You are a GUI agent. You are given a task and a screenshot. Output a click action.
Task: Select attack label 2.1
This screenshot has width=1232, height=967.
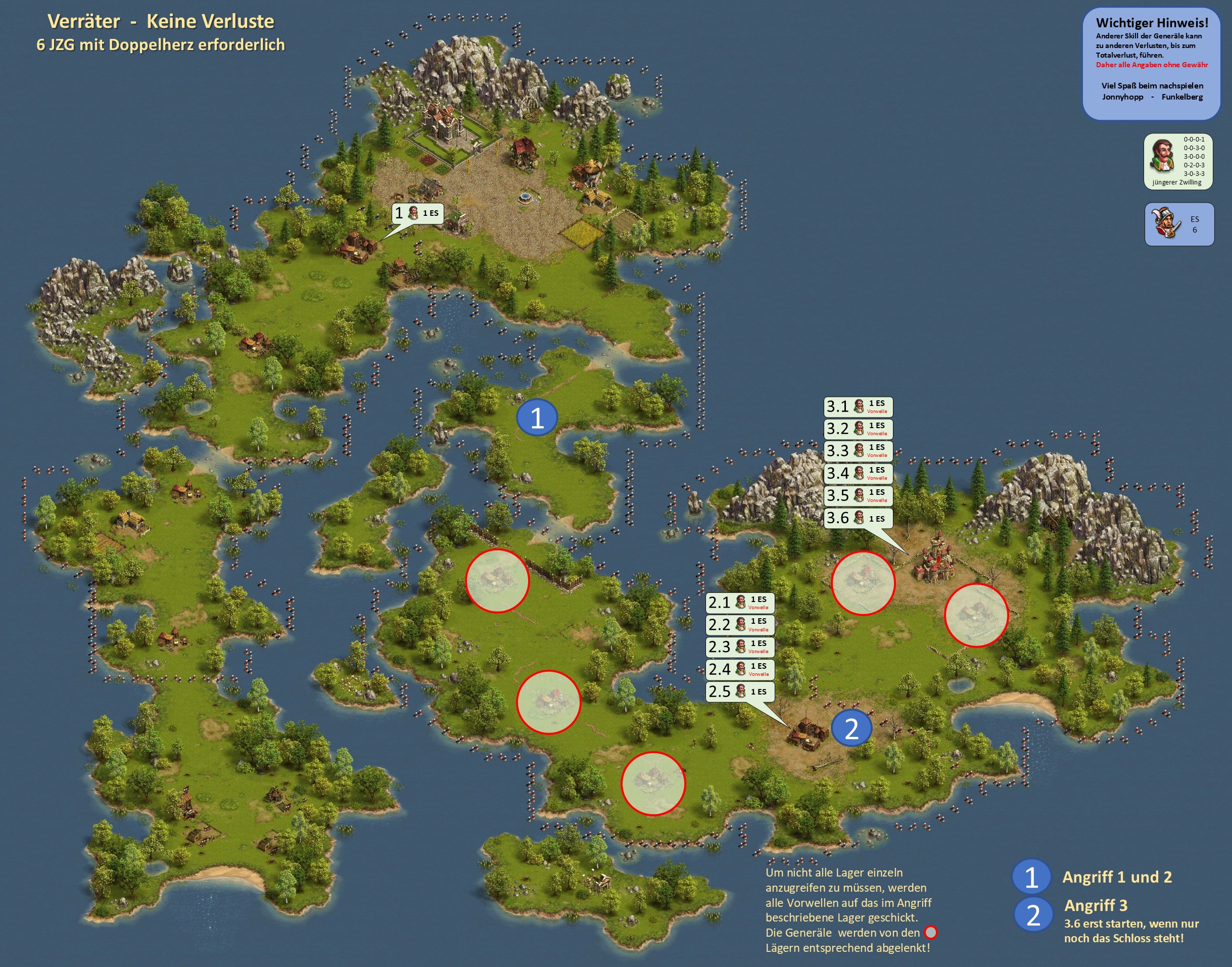pyautogui.click(x=739, y=603)
